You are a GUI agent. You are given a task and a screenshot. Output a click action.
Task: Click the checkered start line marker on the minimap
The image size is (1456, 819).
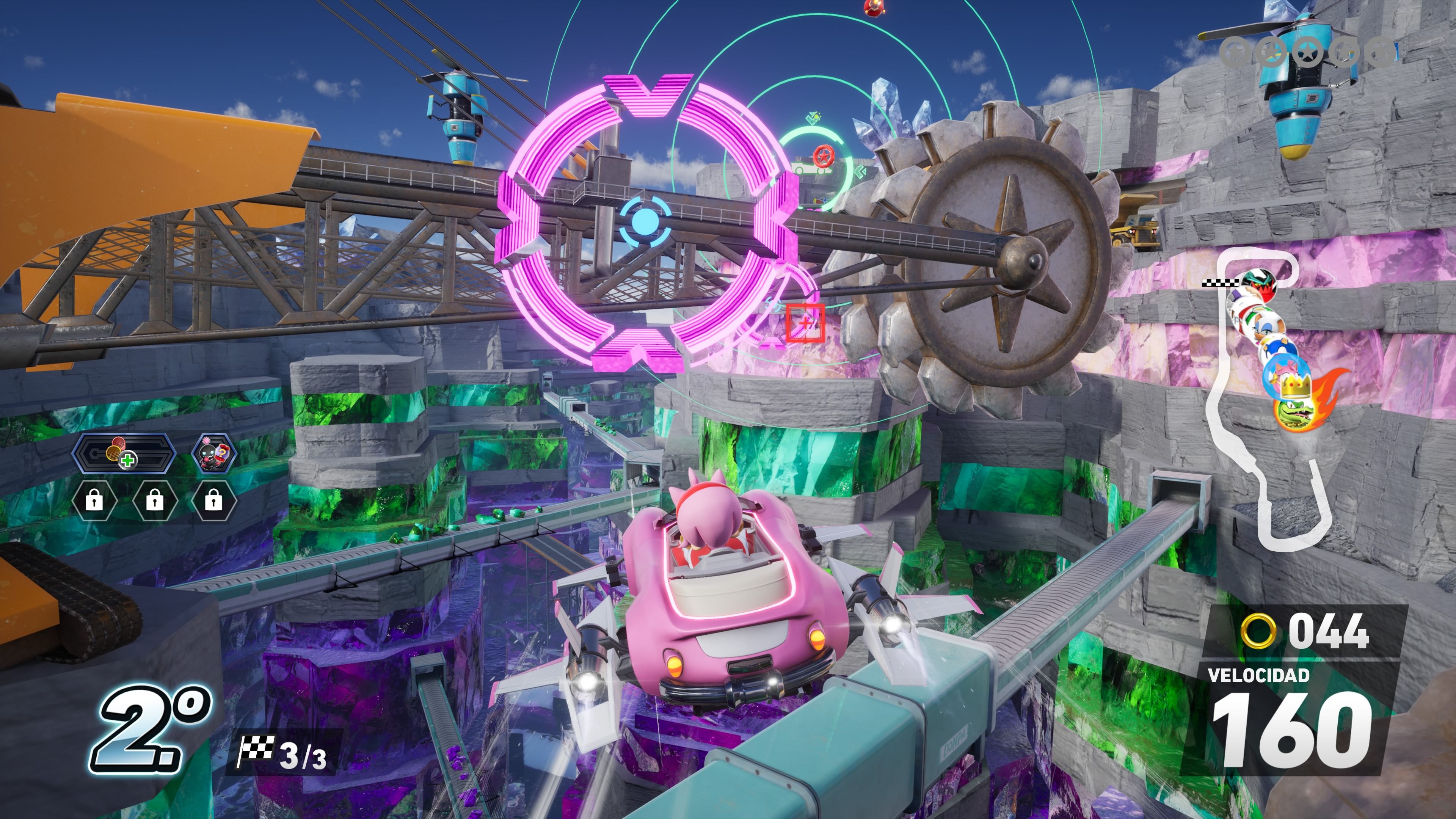click(1220, 283)
